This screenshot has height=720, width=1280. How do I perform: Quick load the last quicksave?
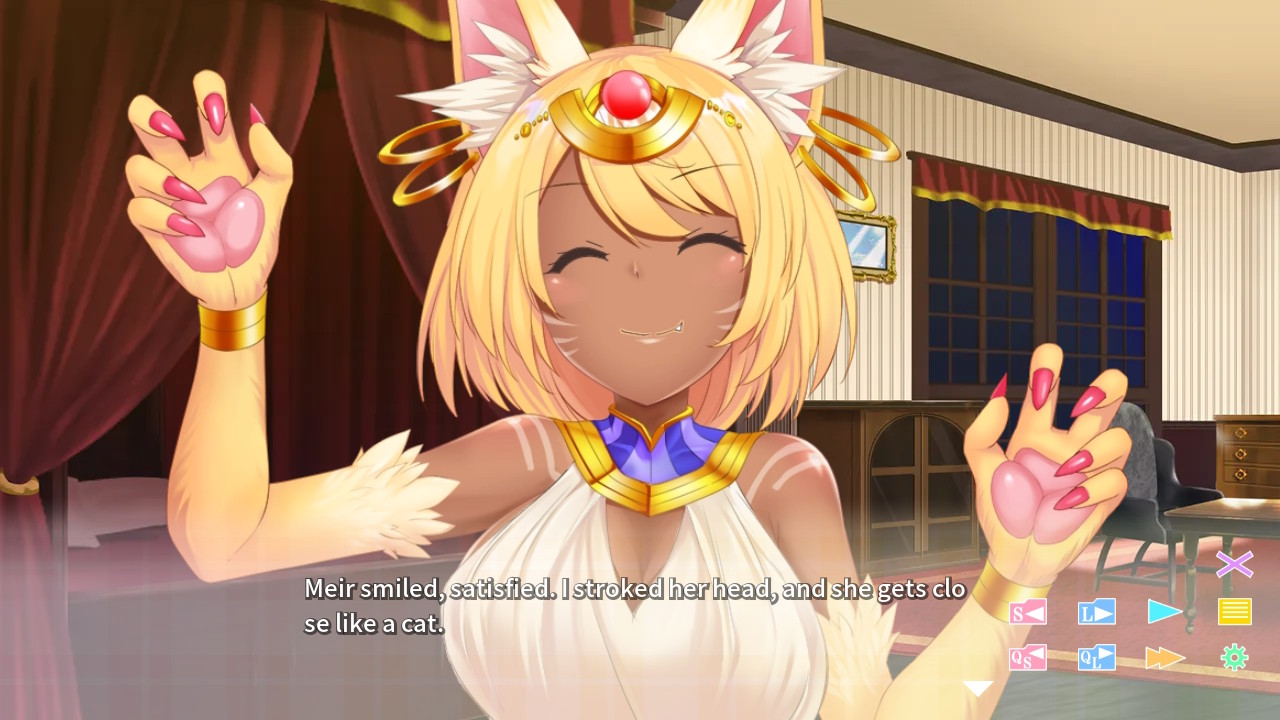coord(1095,657)
